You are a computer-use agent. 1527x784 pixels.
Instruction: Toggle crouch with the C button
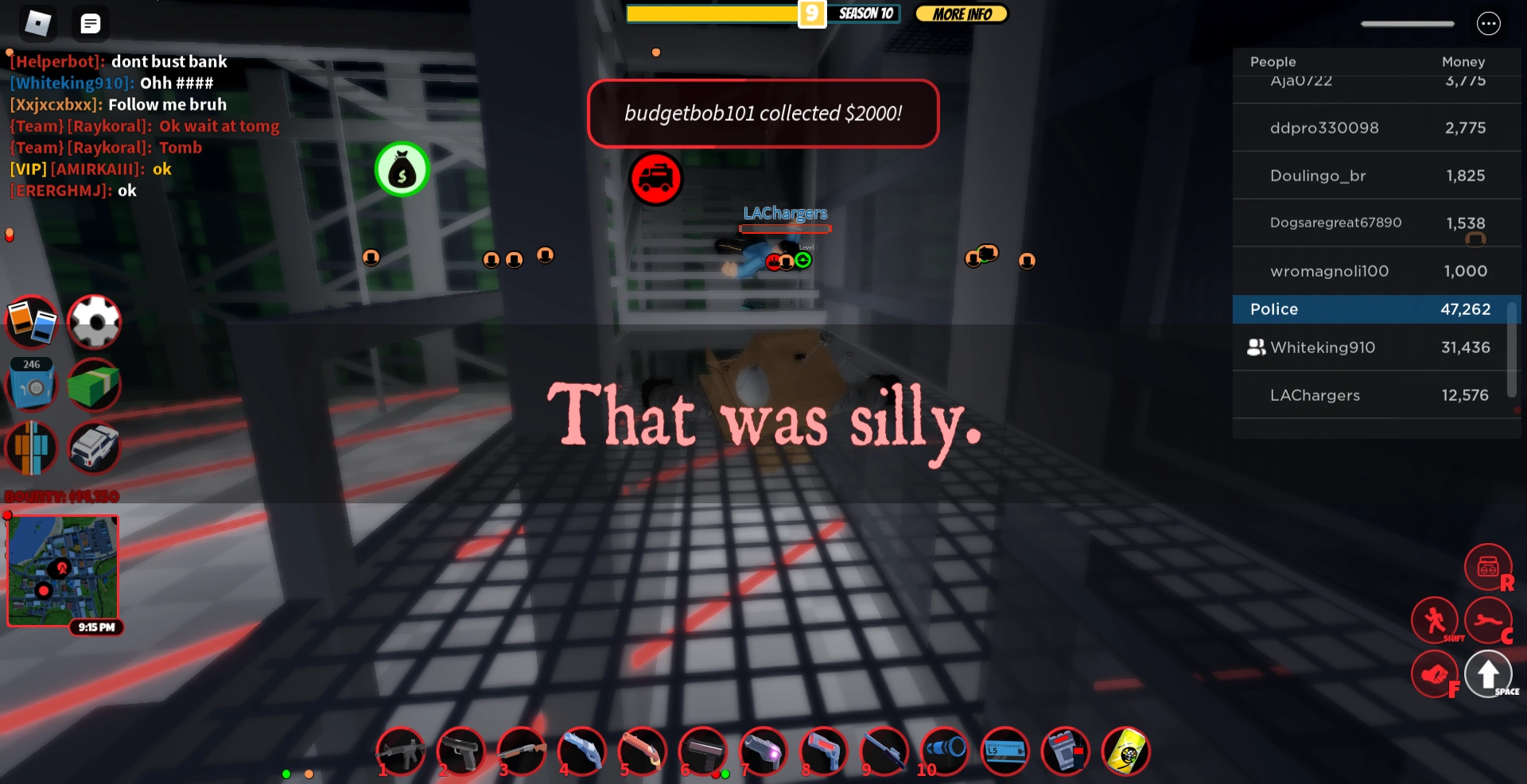click(x=1489, y=620)
